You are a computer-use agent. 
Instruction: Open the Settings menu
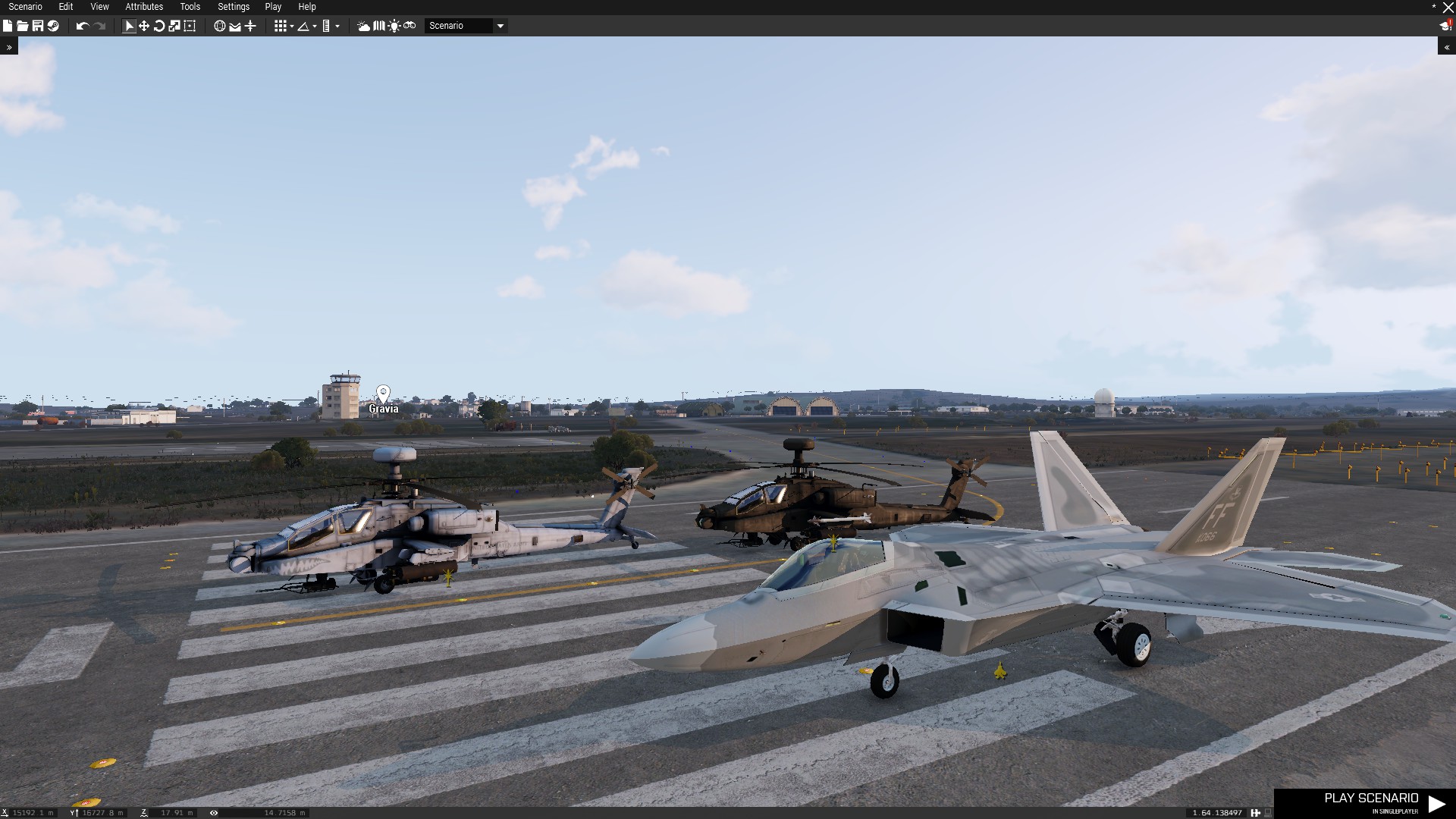tap(234, 7)
